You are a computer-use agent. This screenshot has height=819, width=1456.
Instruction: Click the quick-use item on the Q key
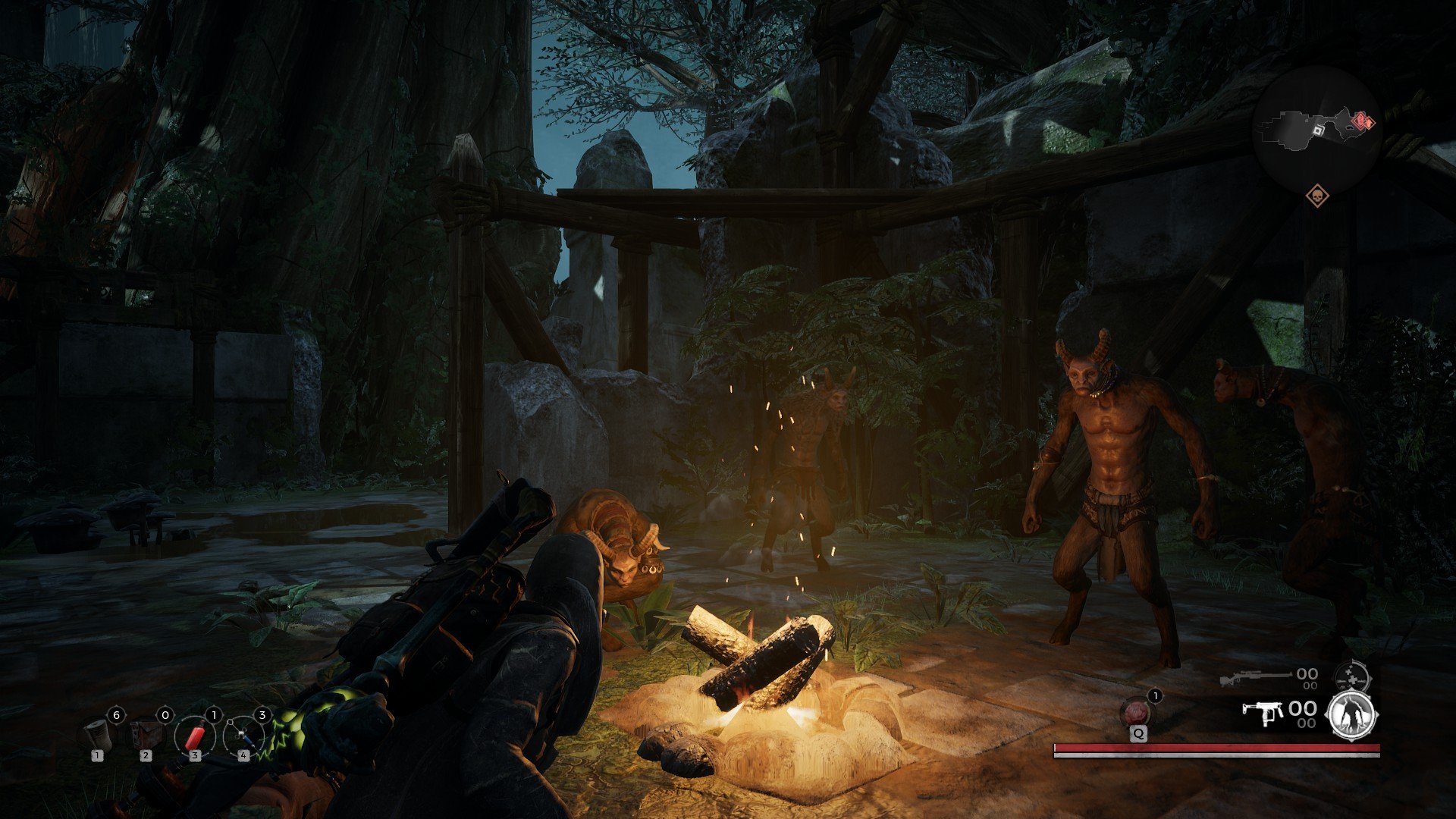coord(1135,711)
